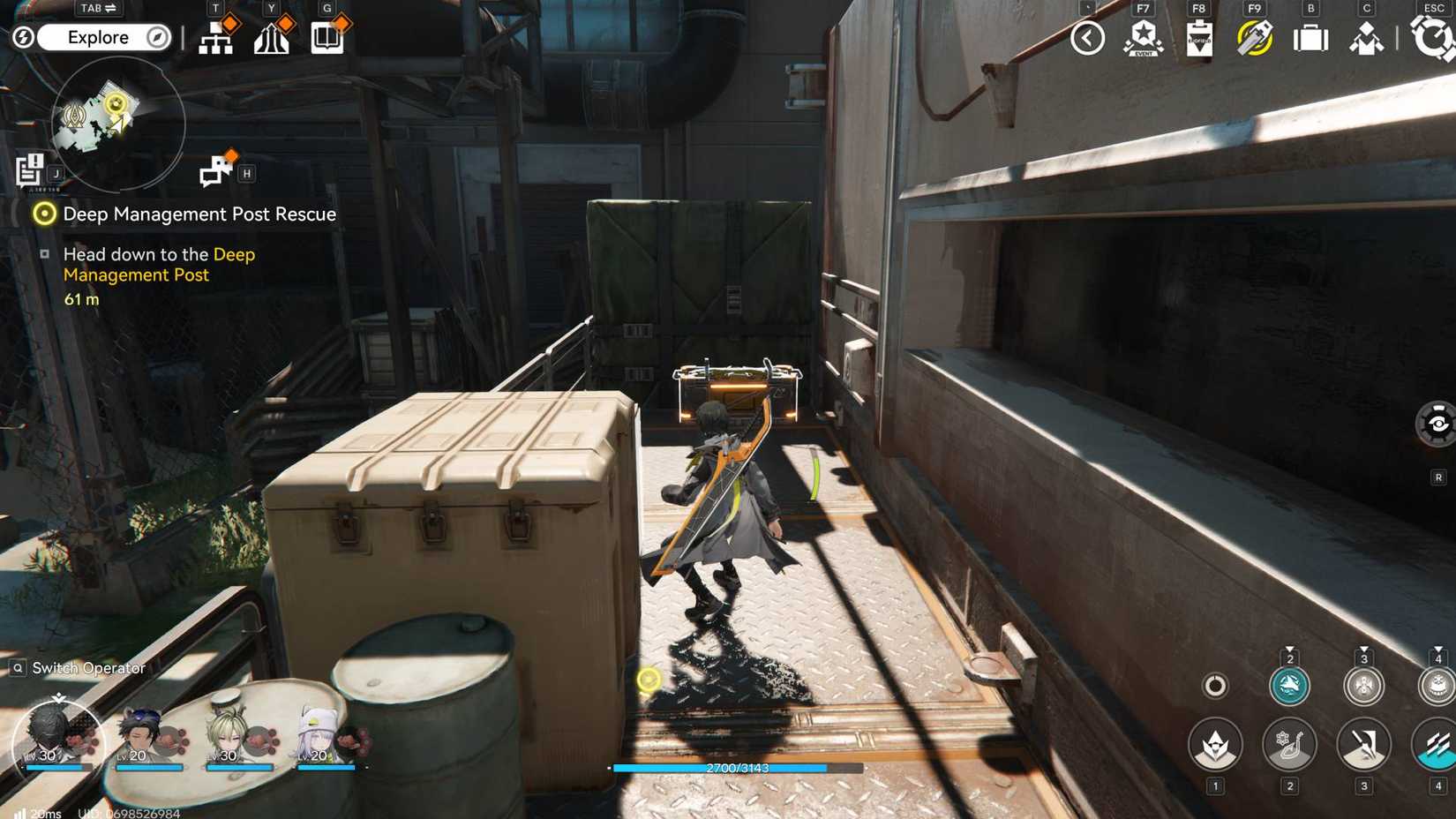Open the open-book guide icon
Screen dimensions: 1456x819
[327, 38]
